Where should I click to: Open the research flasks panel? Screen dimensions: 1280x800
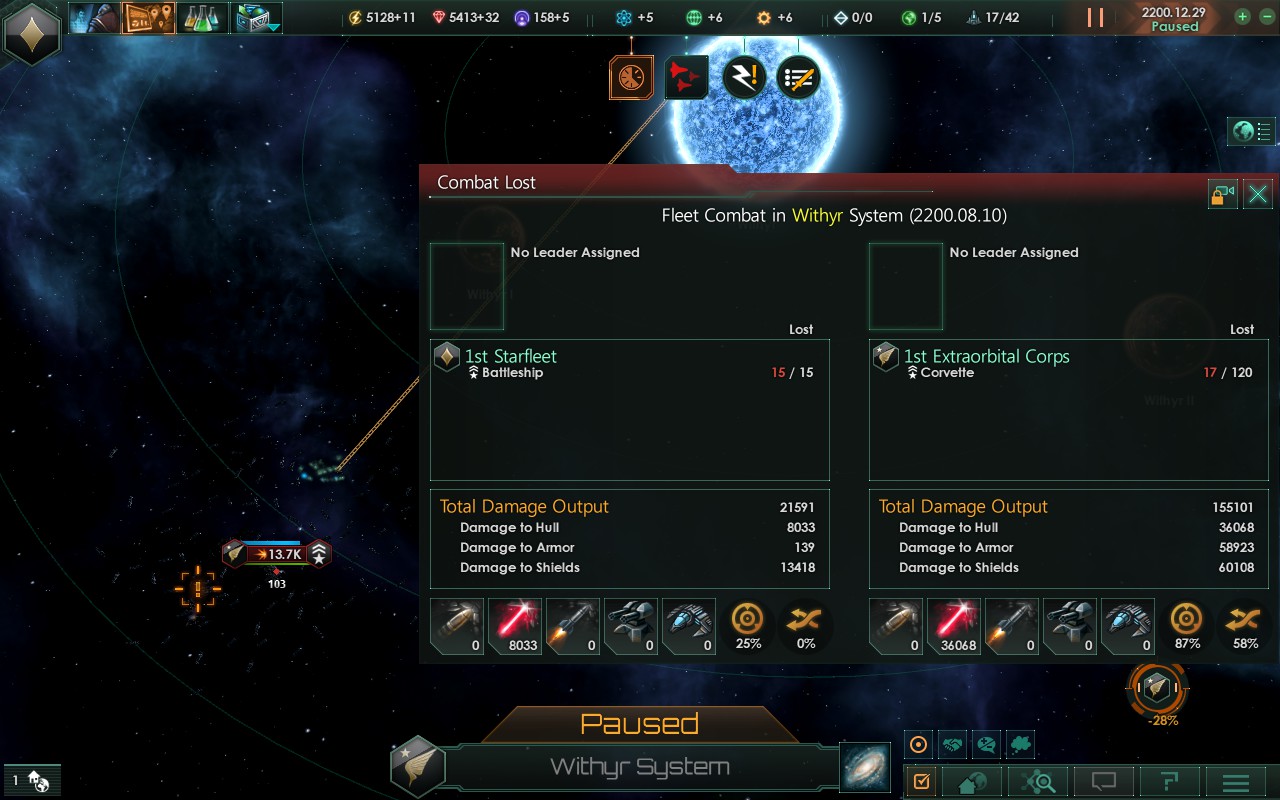pyautogui.click(x=202, y=18)
